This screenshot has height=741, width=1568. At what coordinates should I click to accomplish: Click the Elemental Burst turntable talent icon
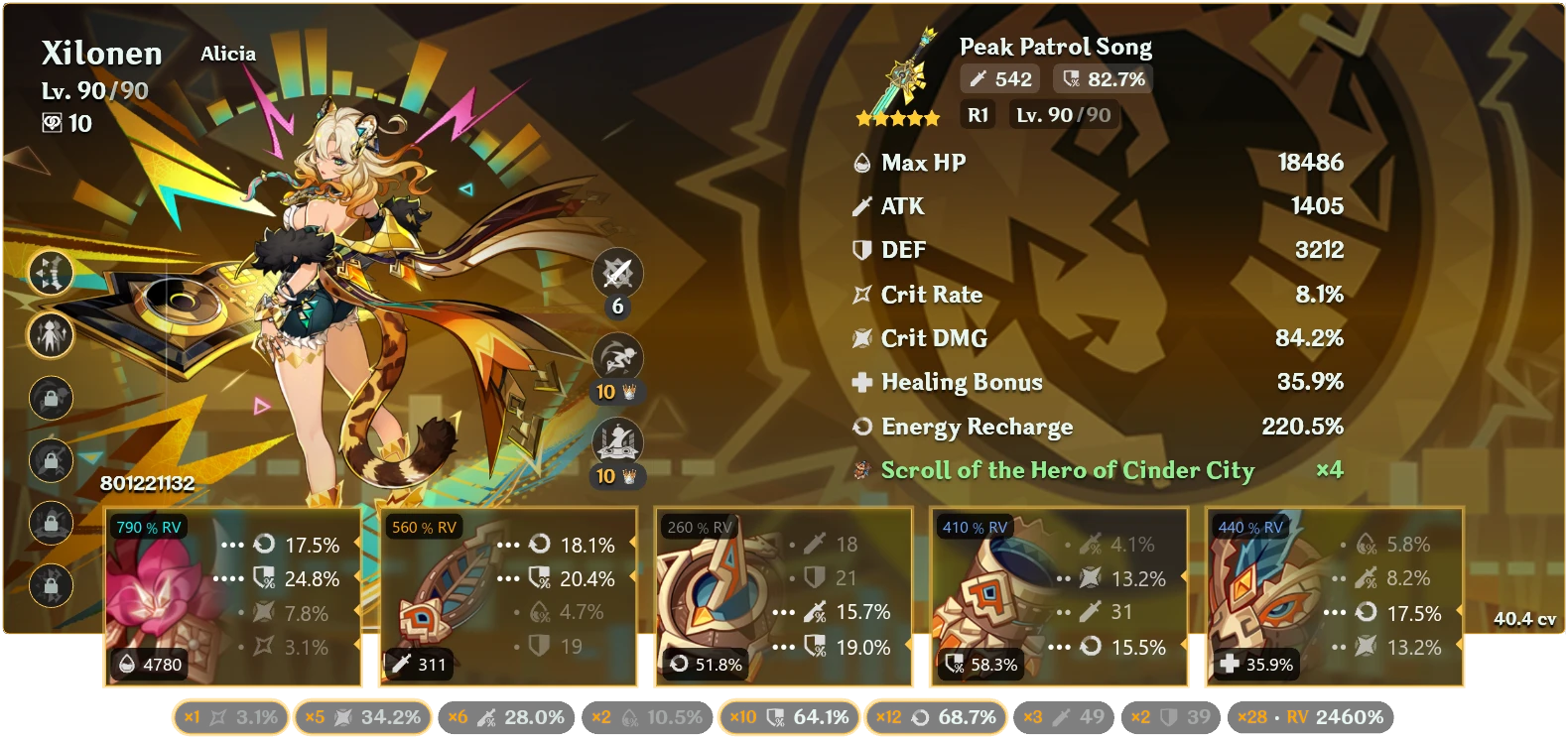click(617, 438)
